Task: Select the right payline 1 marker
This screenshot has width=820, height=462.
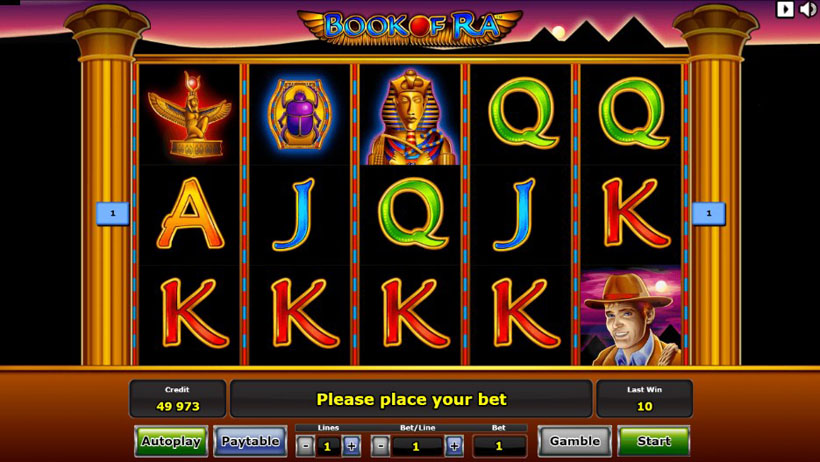Action: tap(708, 213)
